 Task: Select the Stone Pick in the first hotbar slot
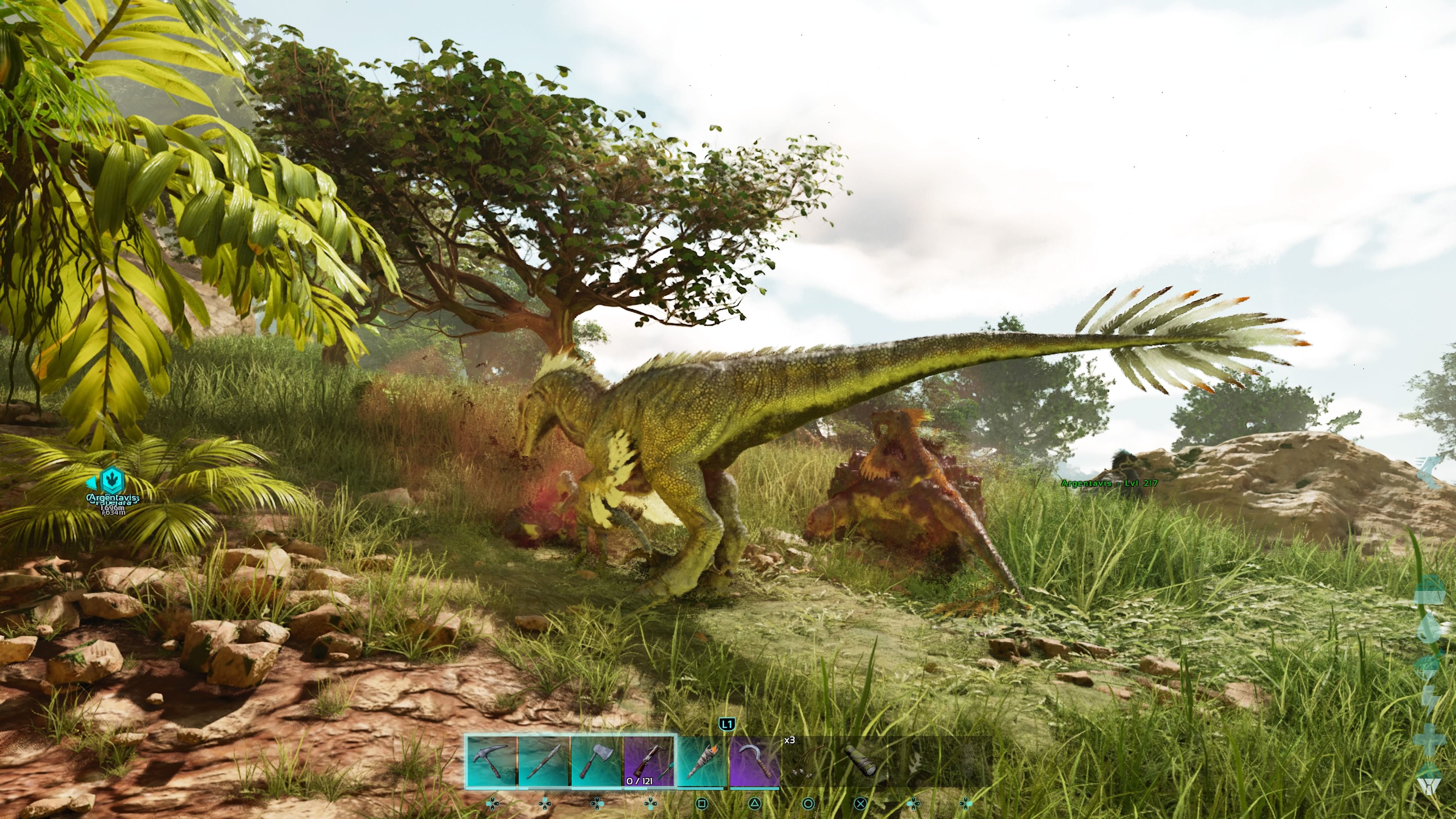(x=492, y=760)
